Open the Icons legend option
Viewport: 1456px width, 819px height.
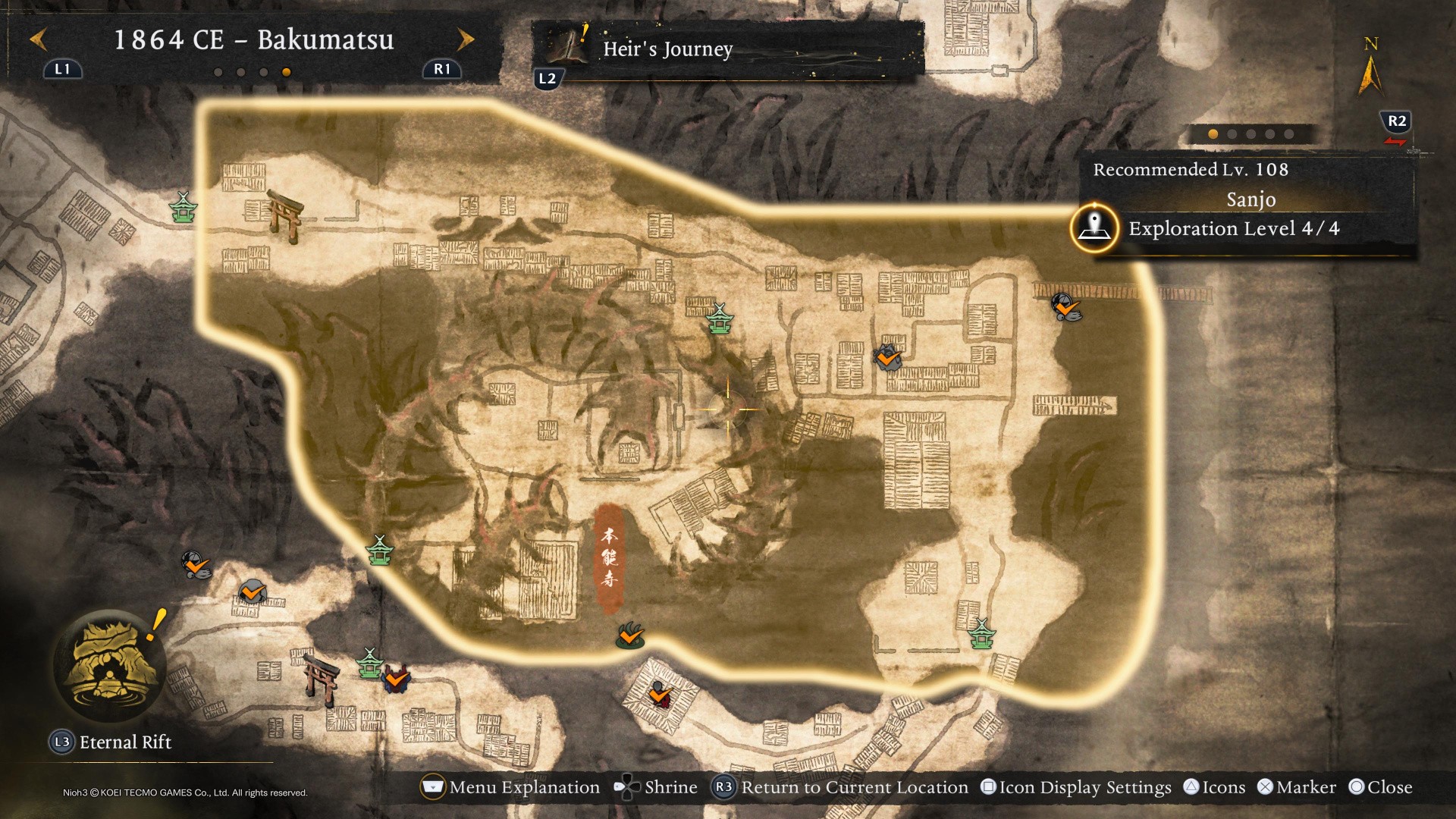[1214, 787]
